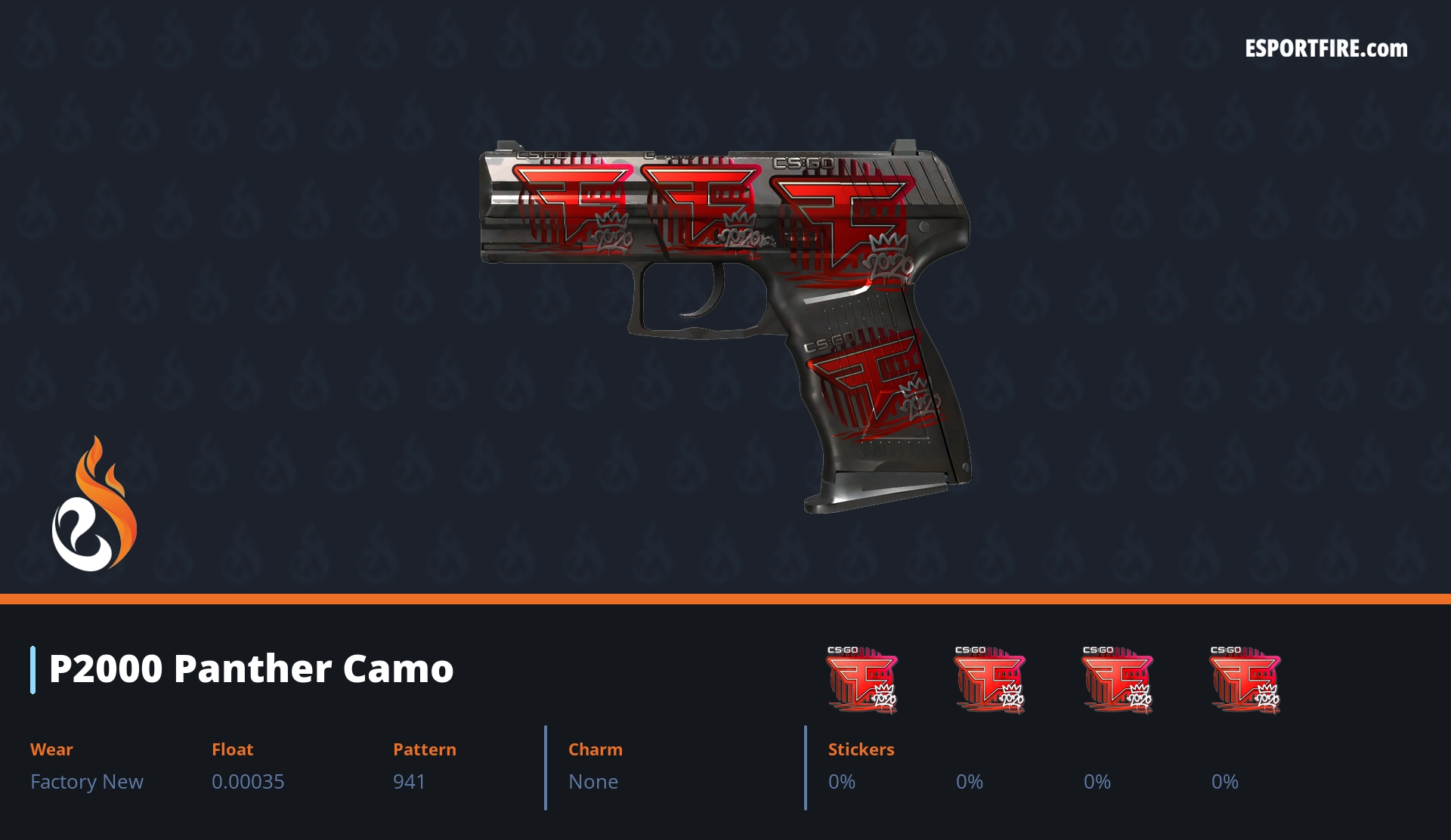This screenshot has width=1451, height=840.
Task: Open the ESPORTFIRE.com site link
Action: pos(1326,49)
